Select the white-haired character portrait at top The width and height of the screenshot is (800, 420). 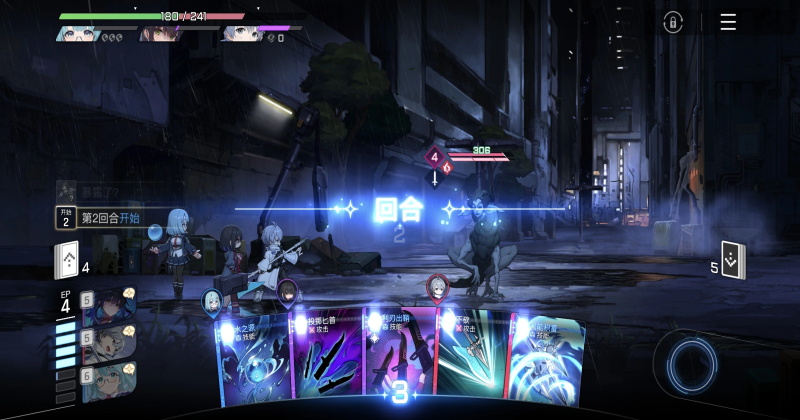(238, 33)
